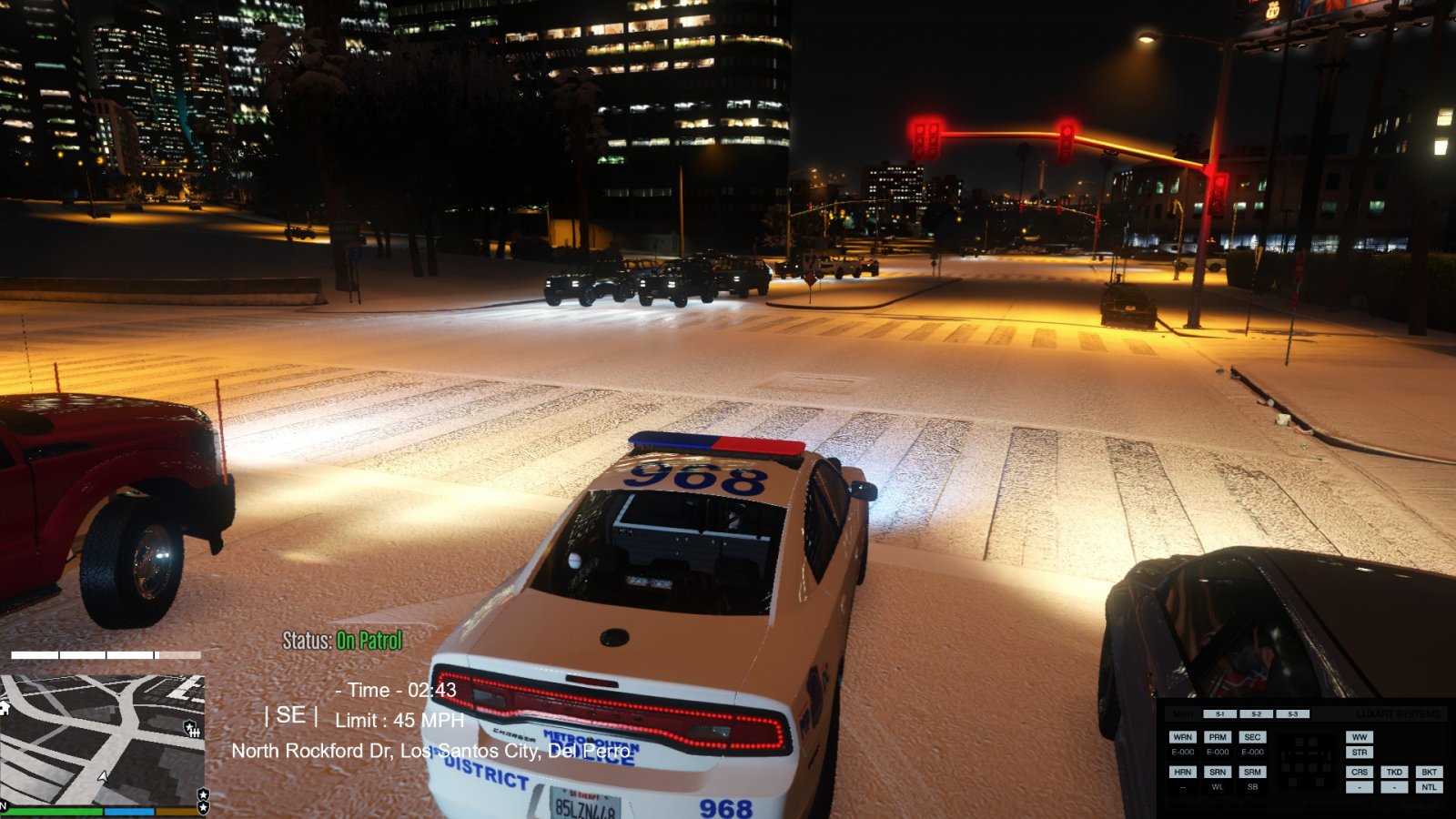
Task: Toggle the WW button
Action: tap(1360, 737)
